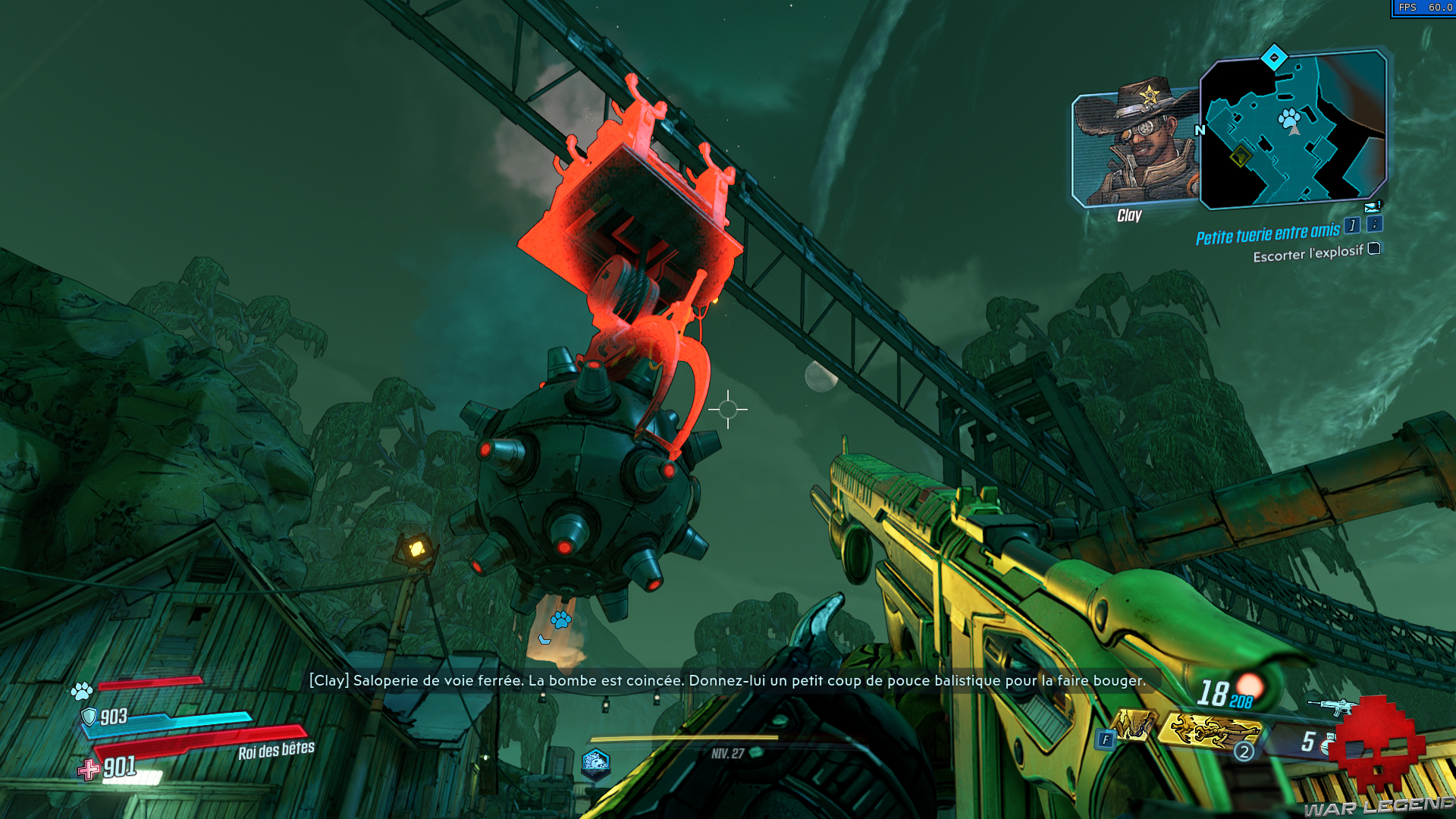
Task: Click the grenade icon beside the count 5
Action: pyautogui.click(x=1328, y=743)
